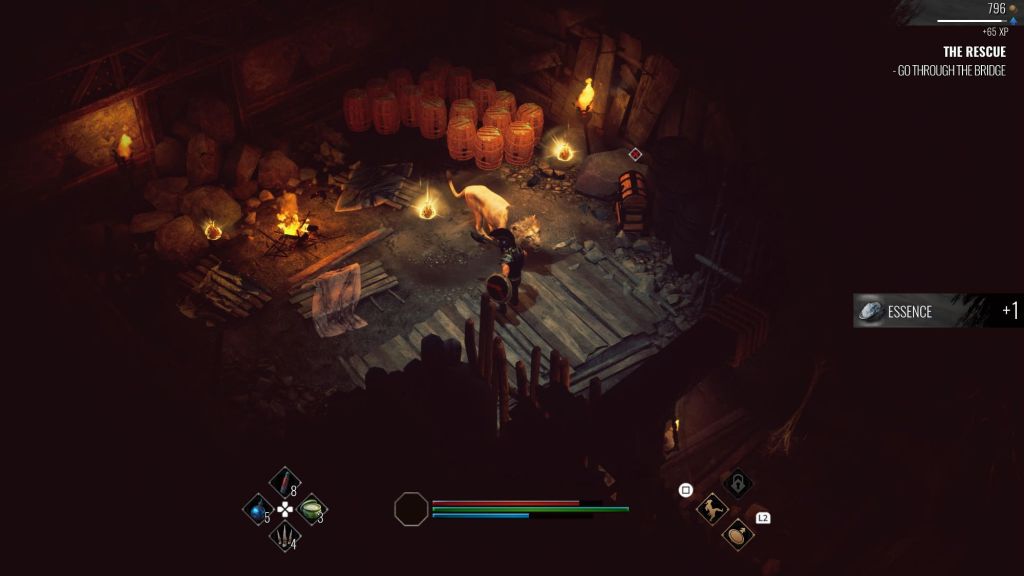
Task: Click the locked ability slot
Action: pyautogui.click(x=738, y=484)
